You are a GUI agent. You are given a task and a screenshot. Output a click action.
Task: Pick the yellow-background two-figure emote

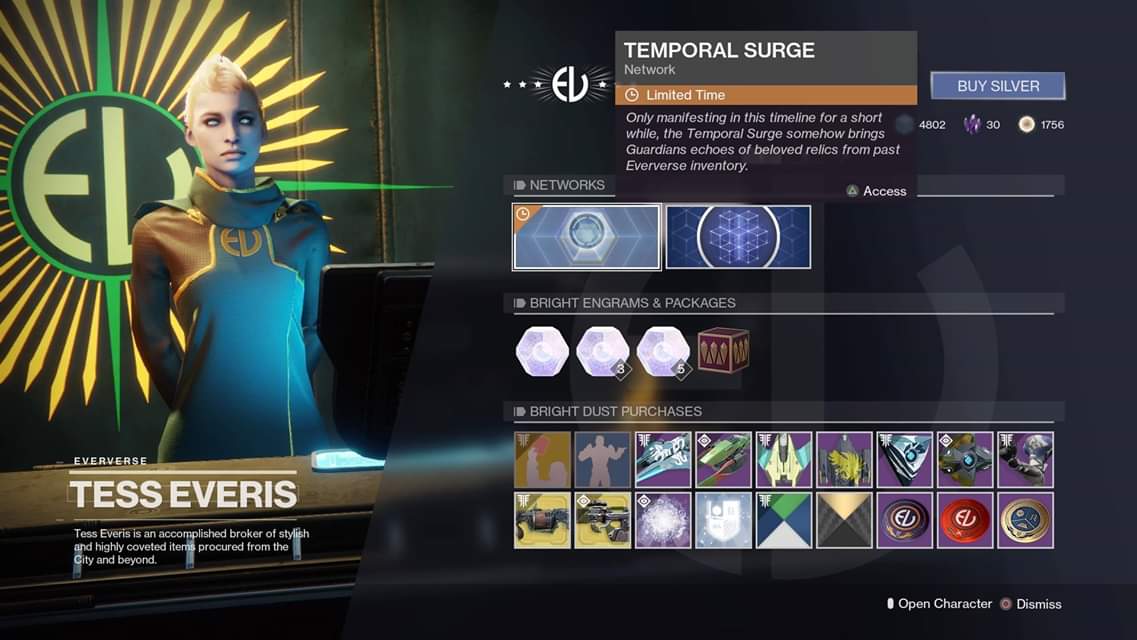tap(542, 459)
